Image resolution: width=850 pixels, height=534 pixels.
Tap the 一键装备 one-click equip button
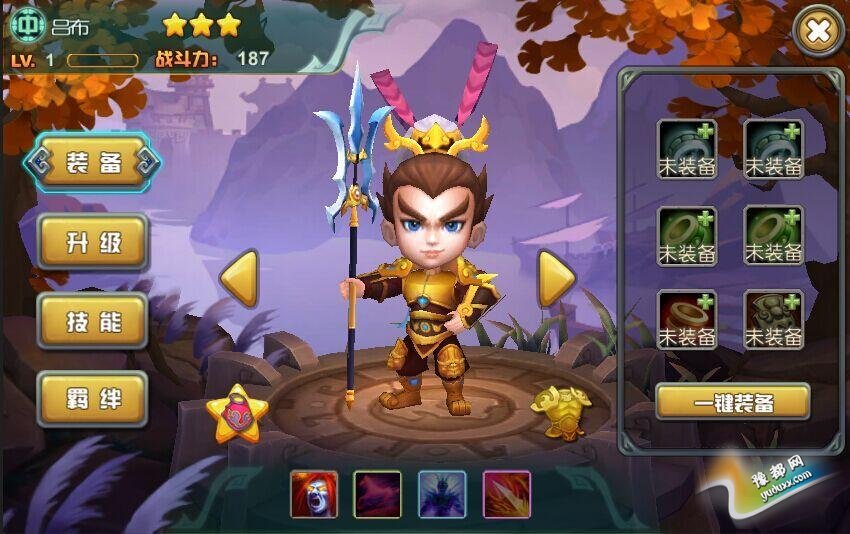[x=732, y=401]
